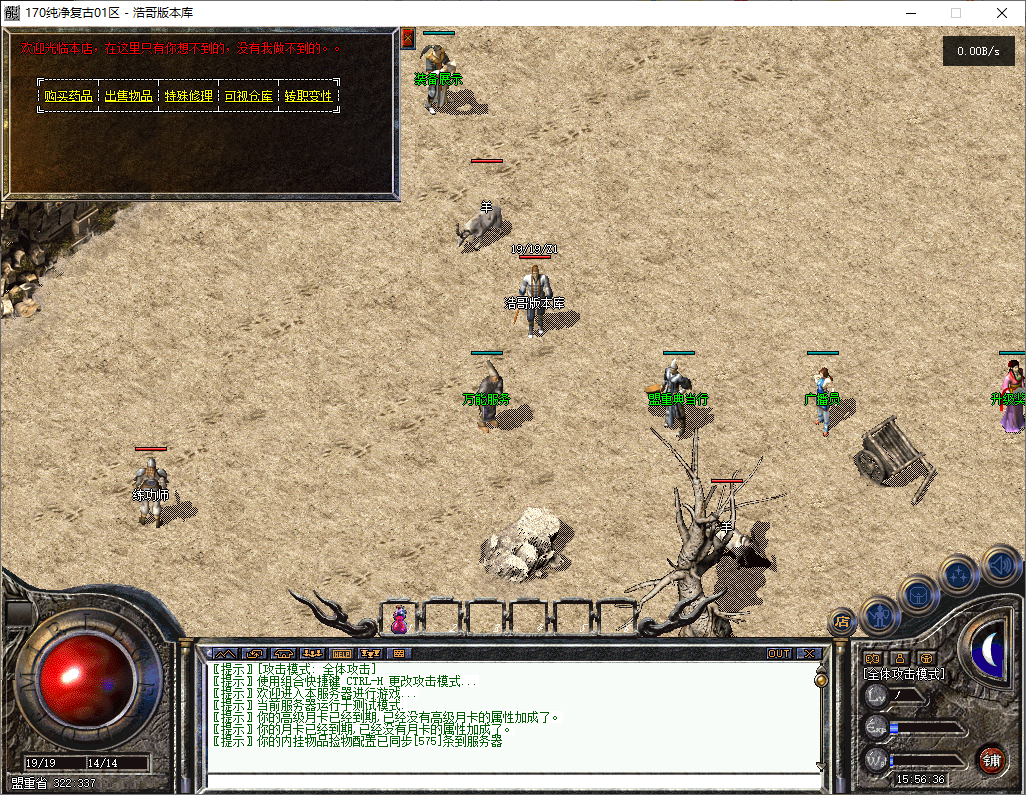The height and width of the screenshot is (795, 1026).
Task: Close the game window
Action: (x=1001, y=13)
